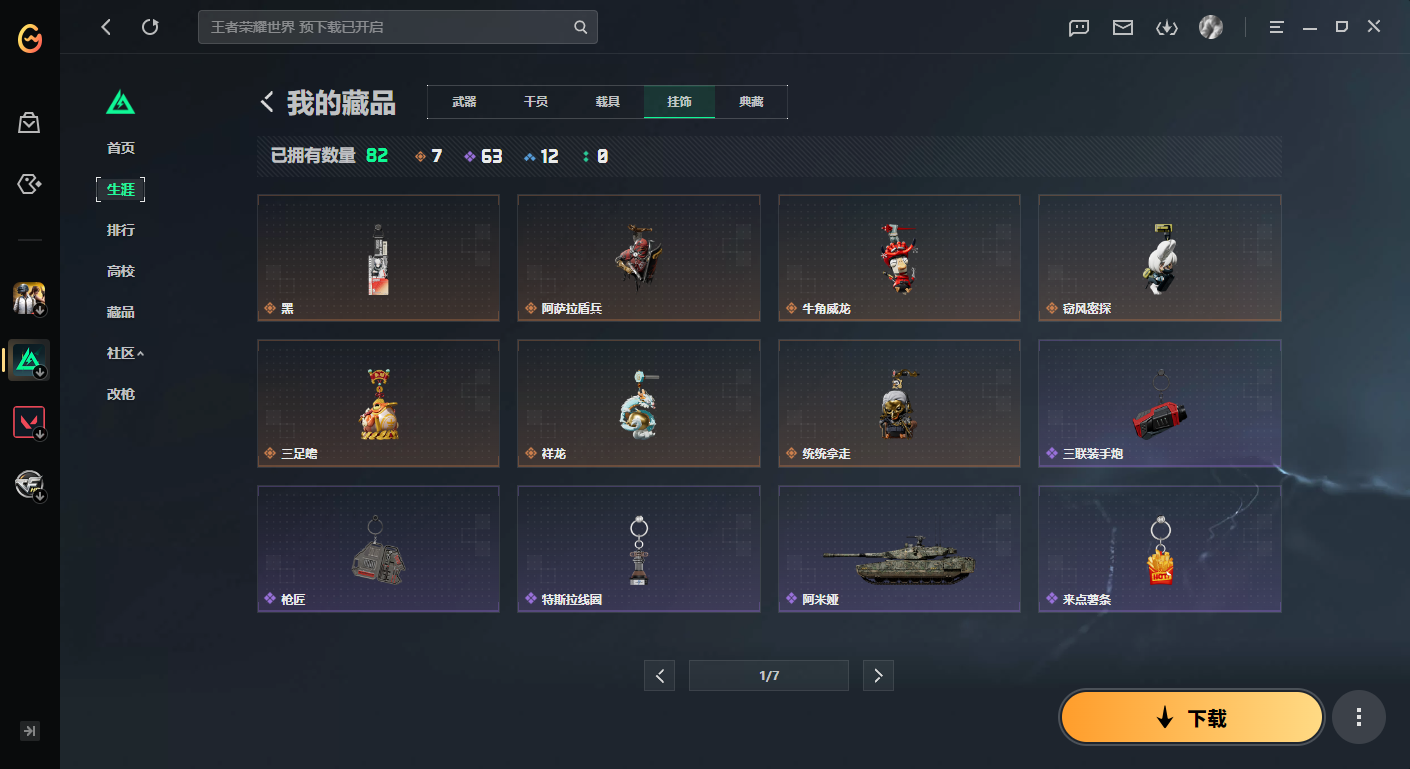This screenshot has width=1410, height=769.
Task: Open the title bar hamburger menu
Action: [1276, 27]
